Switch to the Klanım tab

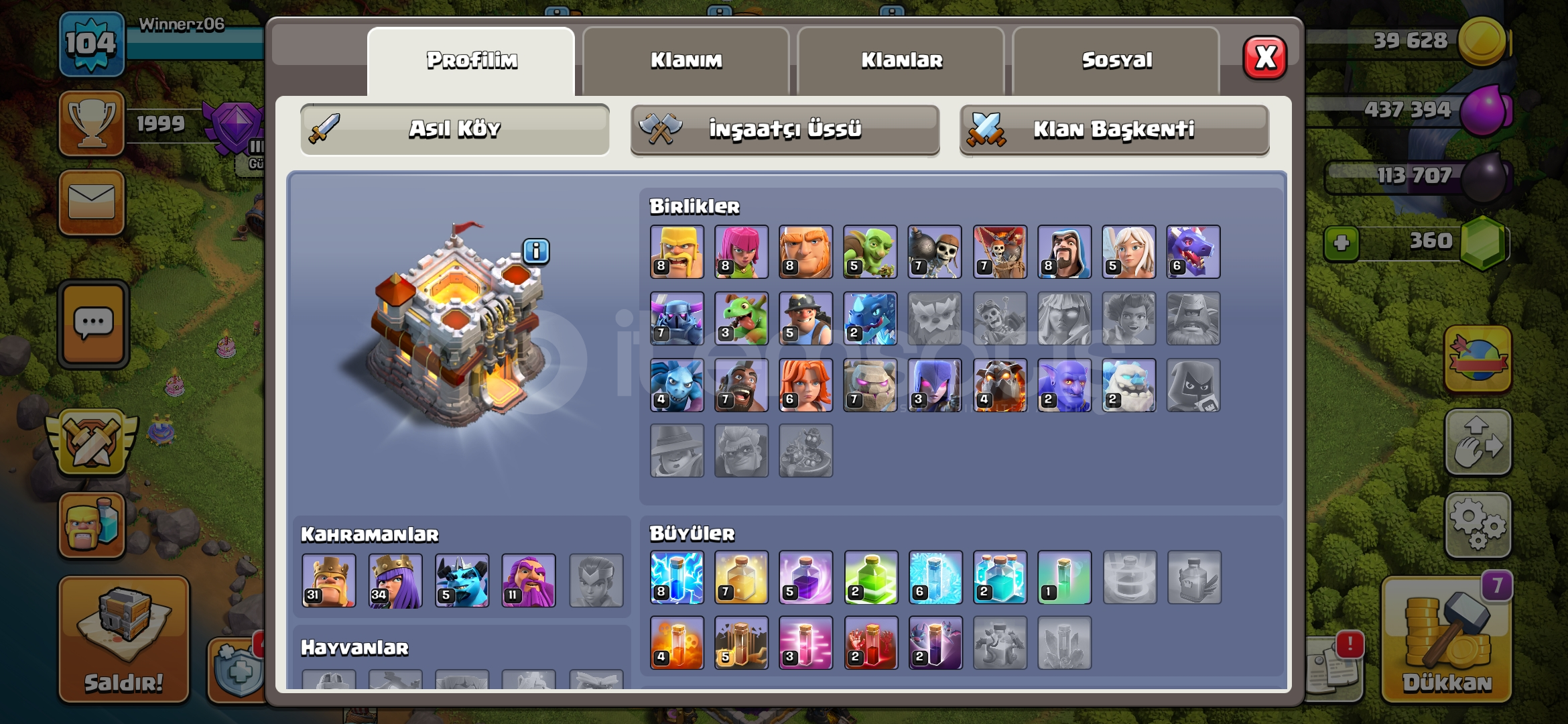pyautogui.click(x=686, y=60)
